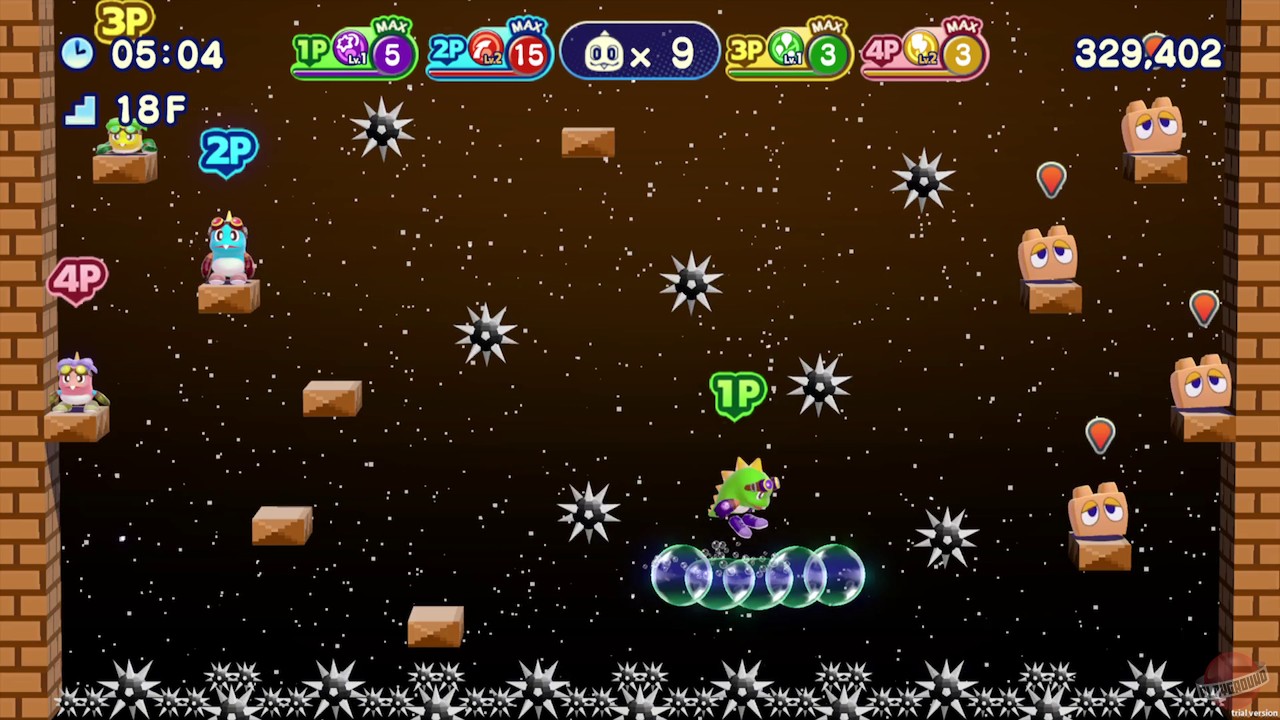Select the red Lv.2 skill orb on 2P badge

pos(484,48)
